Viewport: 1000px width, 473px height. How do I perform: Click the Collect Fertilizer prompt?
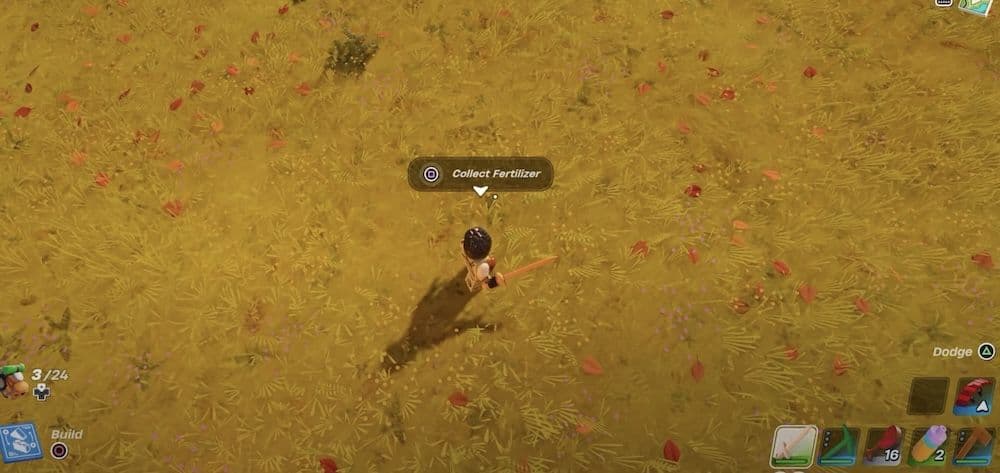[x=481, y=174]
